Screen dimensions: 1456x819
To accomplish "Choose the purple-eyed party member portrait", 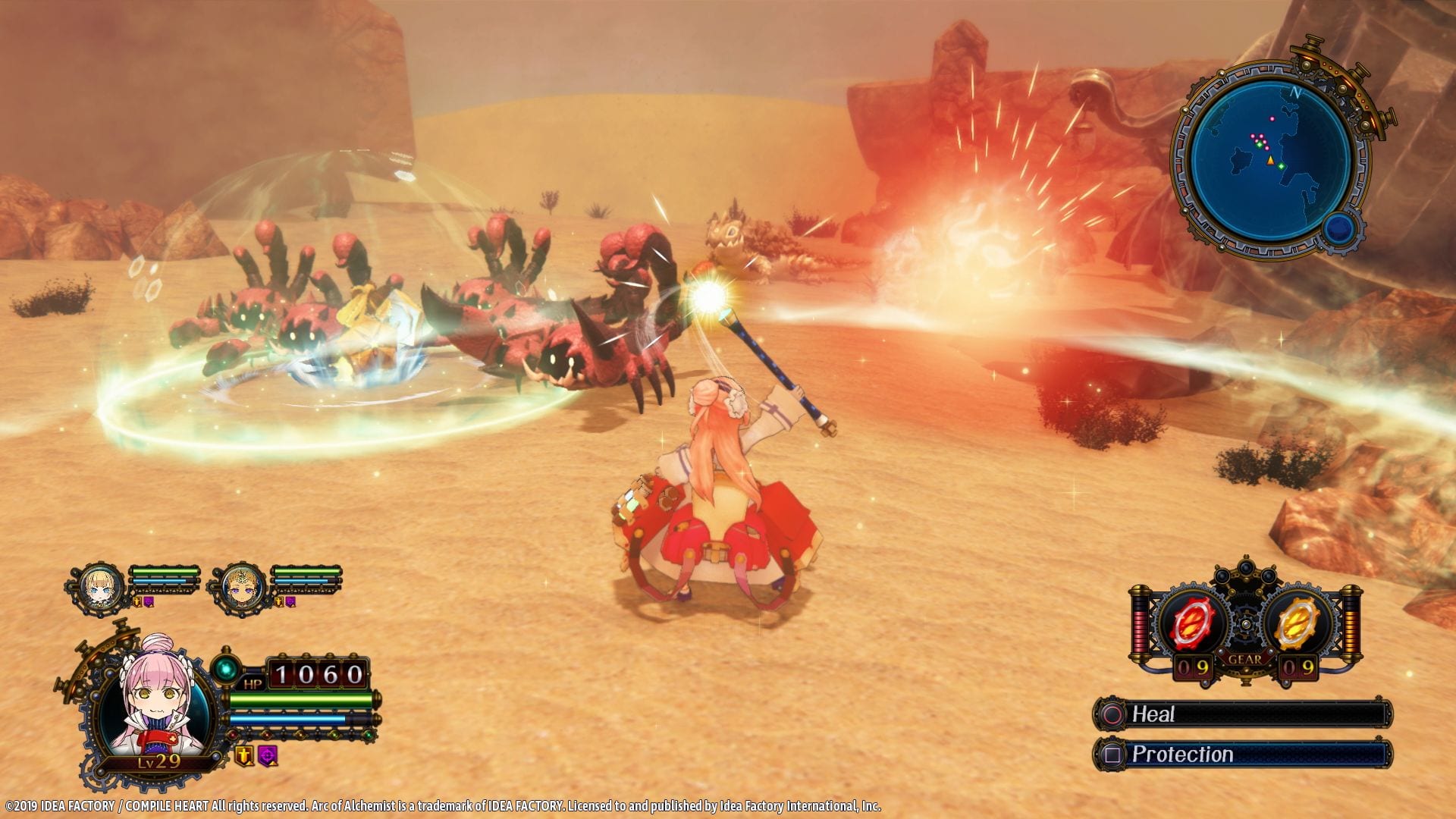I will tap(241, 586).
